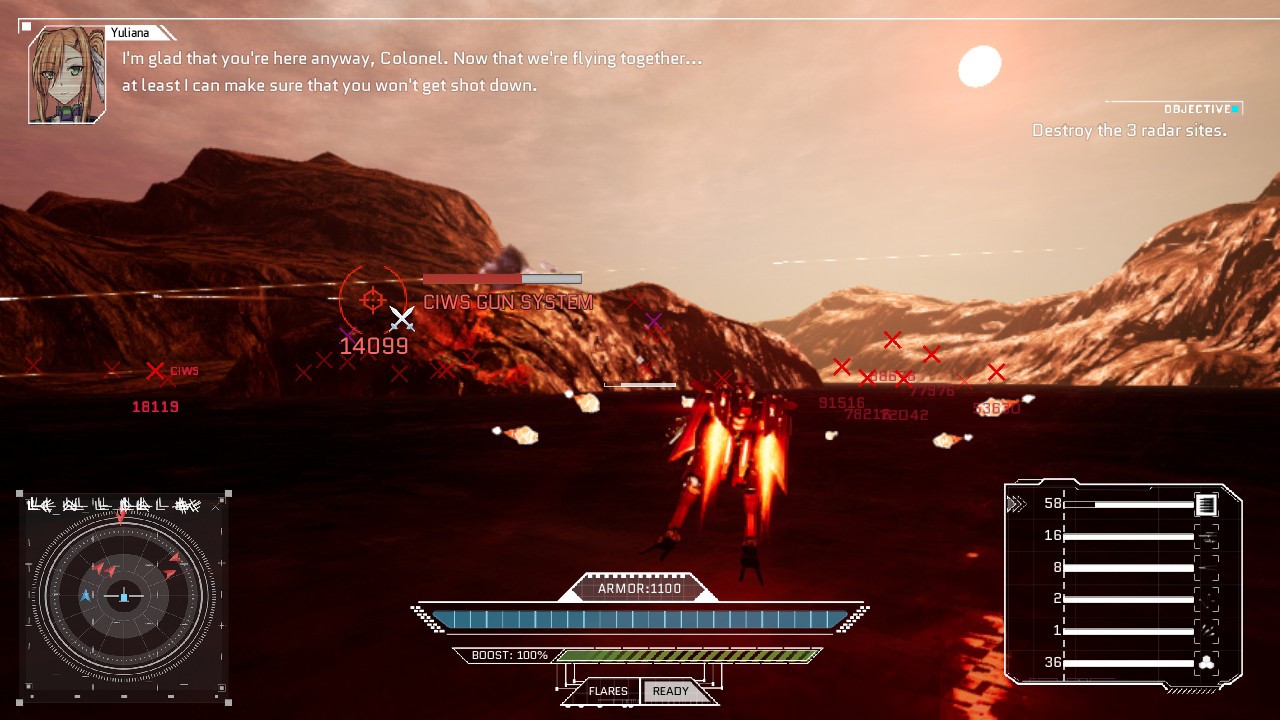This screenshot has height=720, width=1280.
Task: Select the highlighted striped-square weapon icon
Action: (1206, 505)
